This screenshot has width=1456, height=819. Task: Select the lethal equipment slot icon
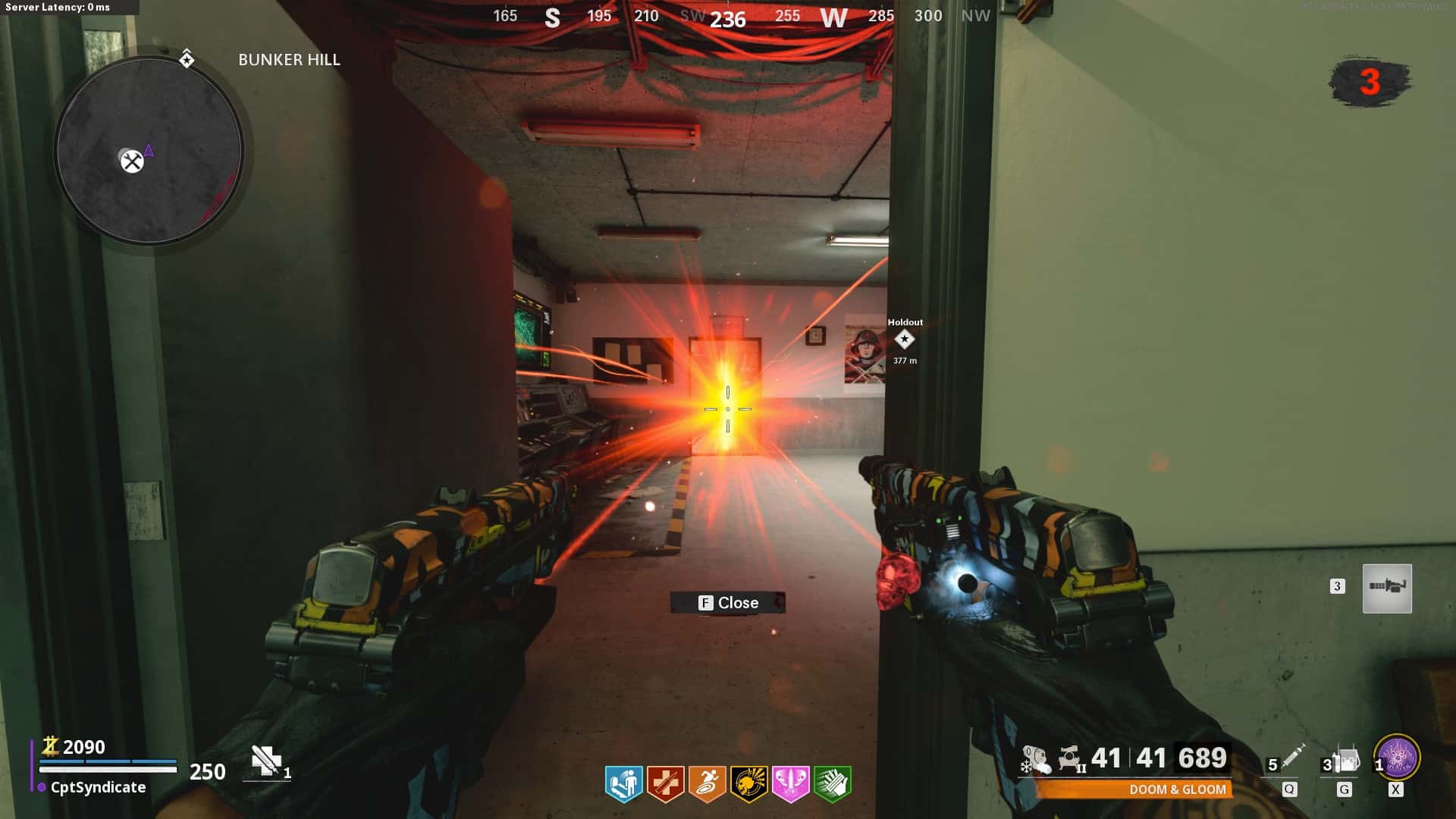point(1347,758)
